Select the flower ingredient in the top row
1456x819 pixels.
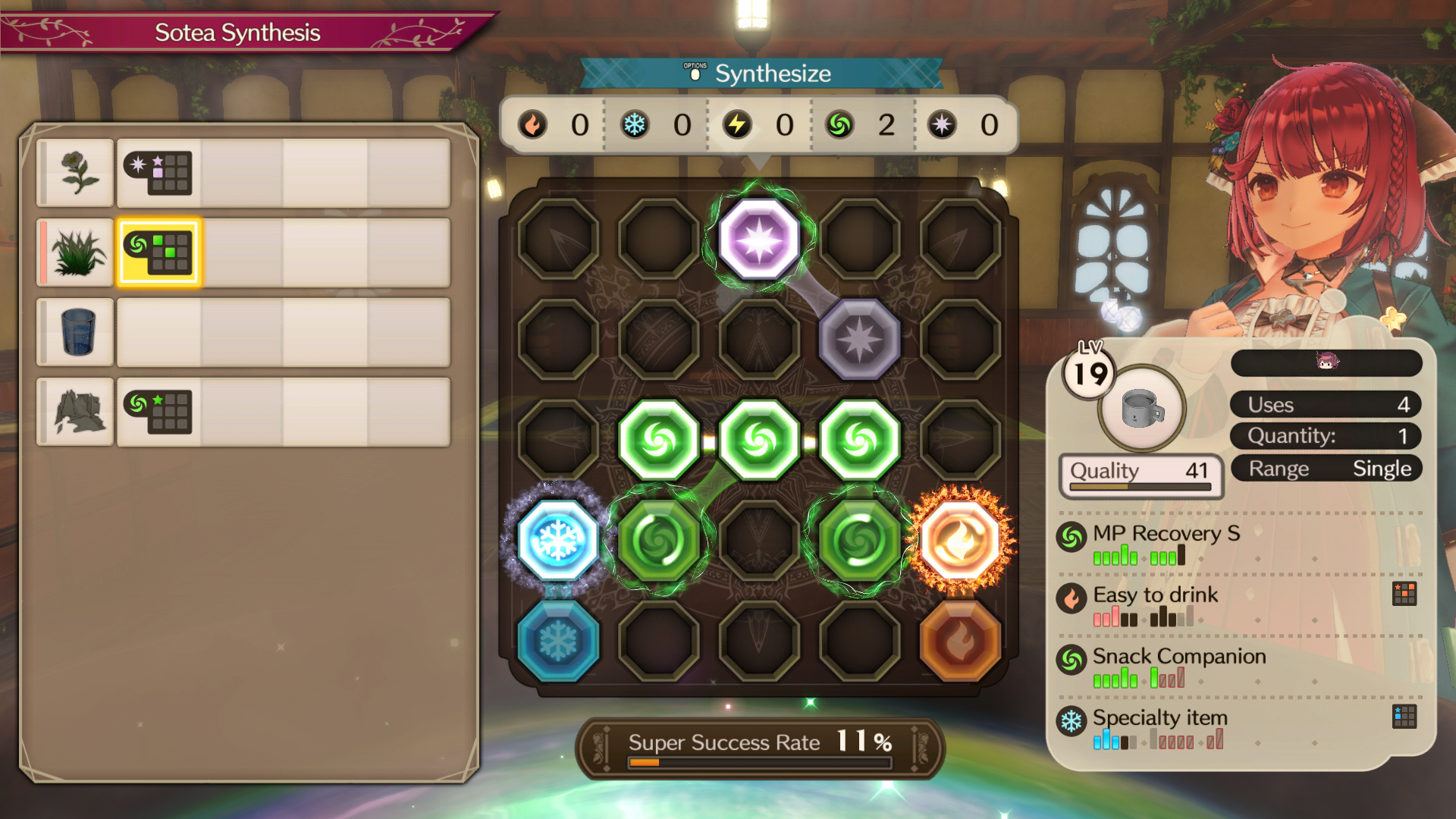pyautogui.click(x=75, y=173)
